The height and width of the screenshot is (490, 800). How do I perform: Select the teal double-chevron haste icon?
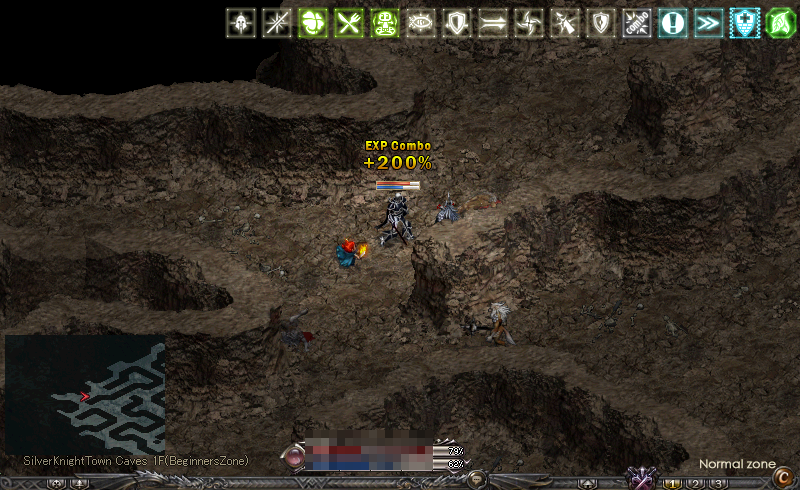click(709, 23)
